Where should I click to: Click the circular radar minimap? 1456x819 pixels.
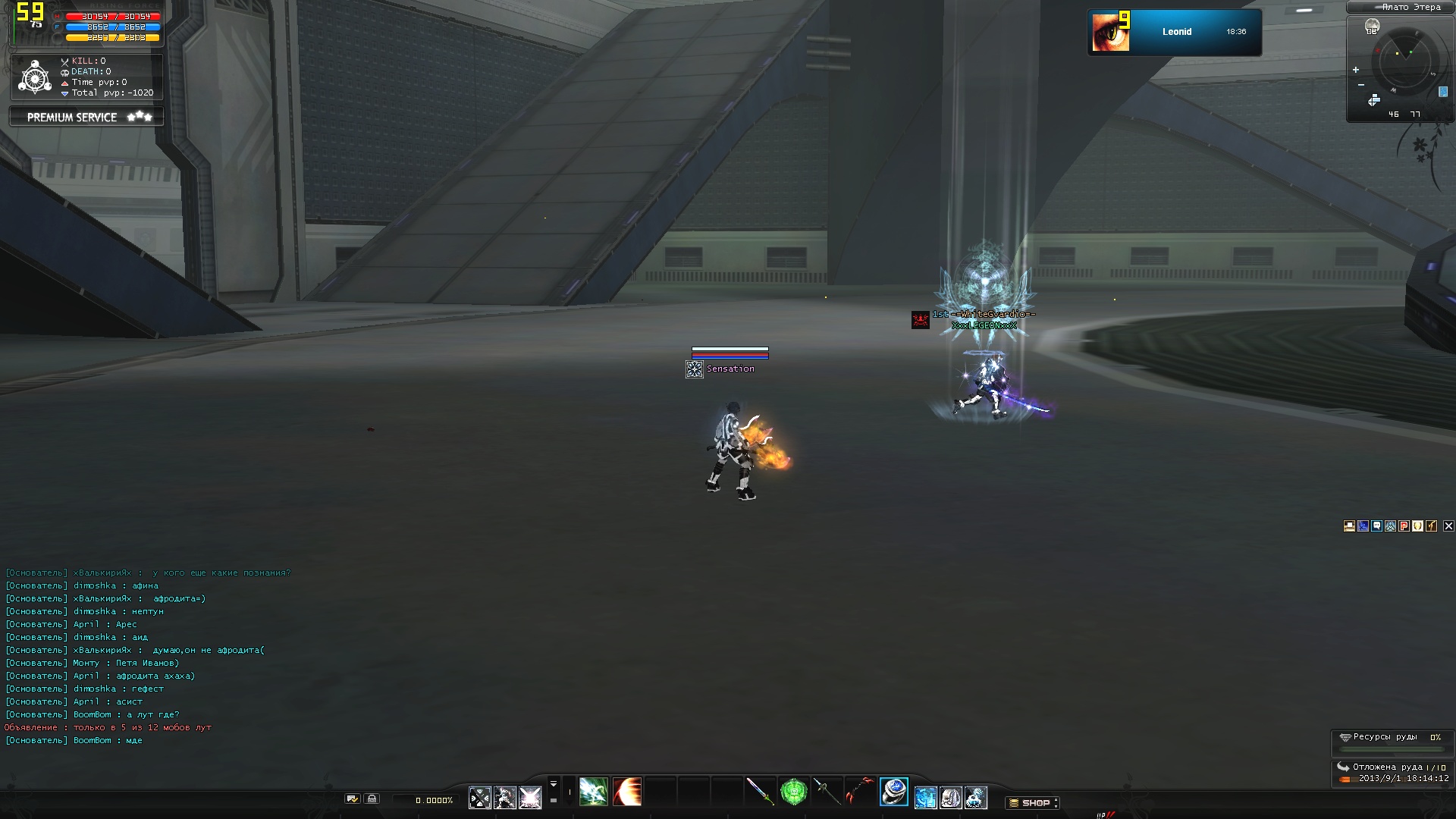[x=1404, y=61]
